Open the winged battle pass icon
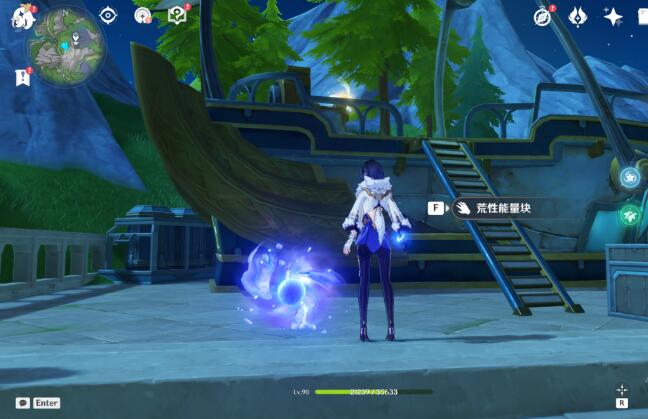Image resolution: width=648 pixels, height=419 pixels. pos(578,16)
